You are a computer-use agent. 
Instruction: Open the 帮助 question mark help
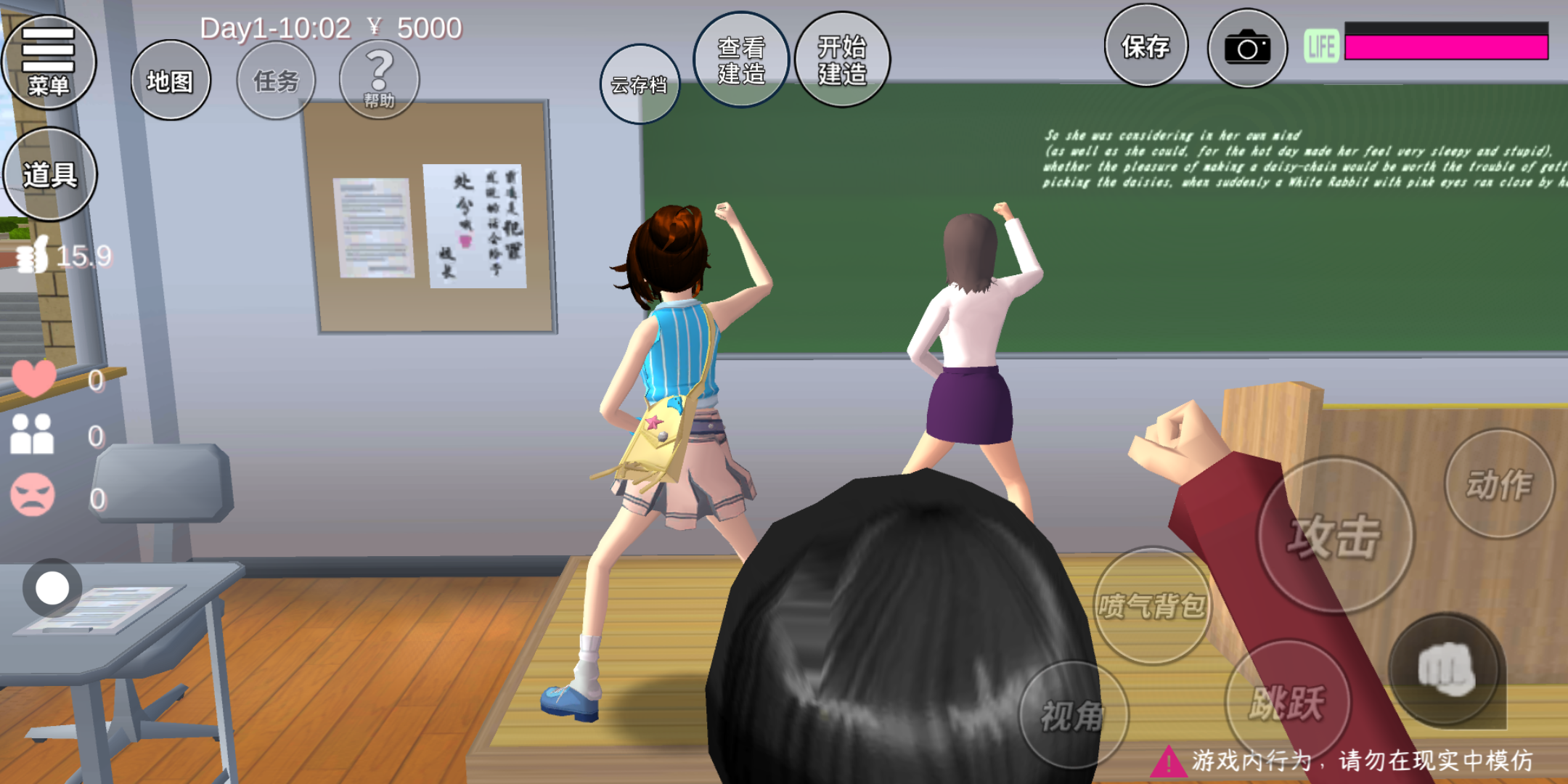379,78
